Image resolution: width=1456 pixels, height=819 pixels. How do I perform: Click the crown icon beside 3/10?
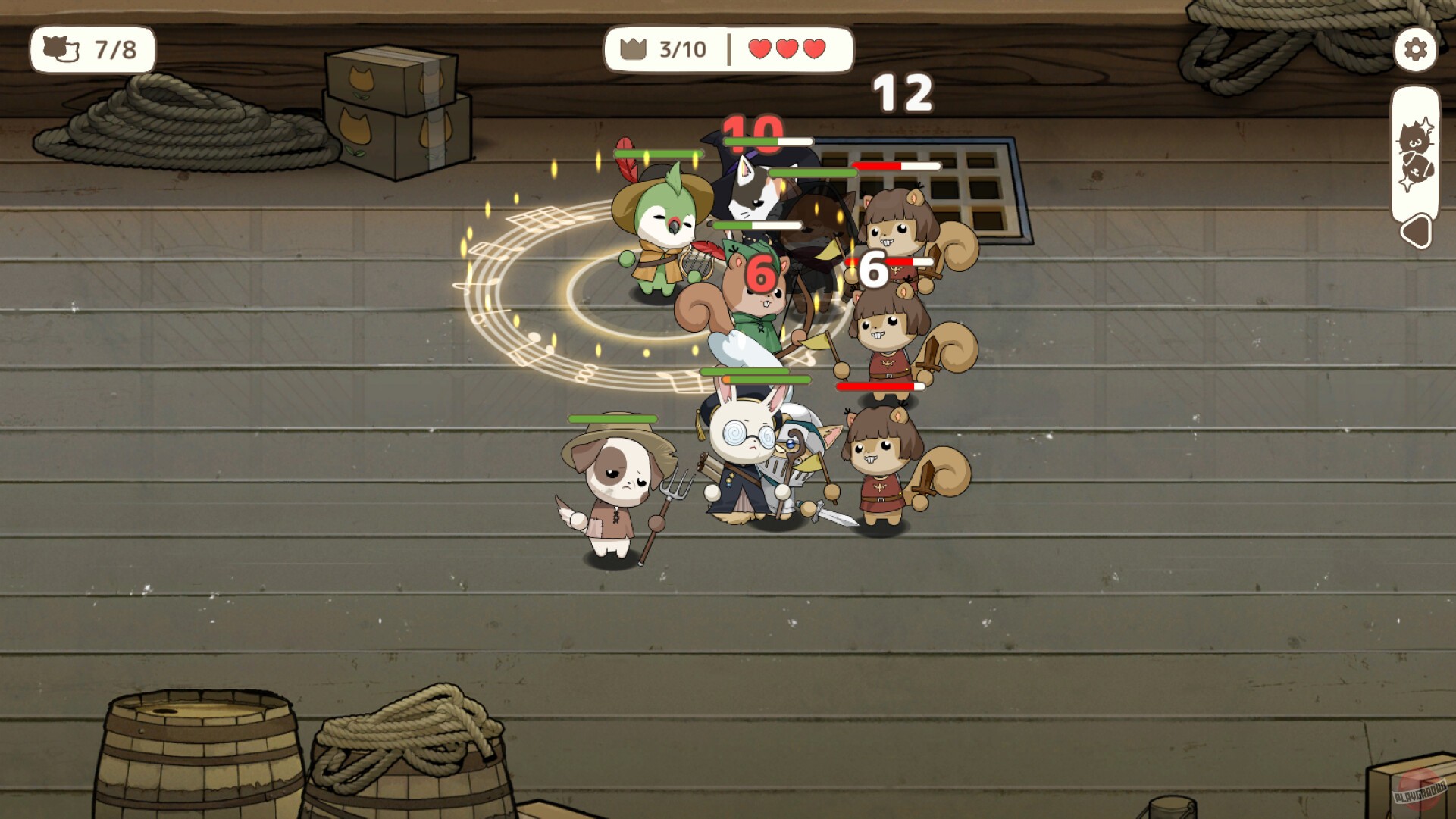coord(631,48)
